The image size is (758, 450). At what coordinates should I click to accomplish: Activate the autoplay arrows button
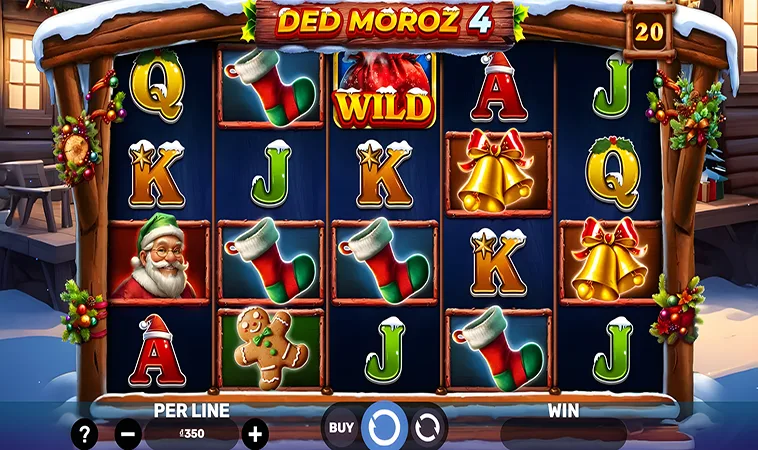429,428
